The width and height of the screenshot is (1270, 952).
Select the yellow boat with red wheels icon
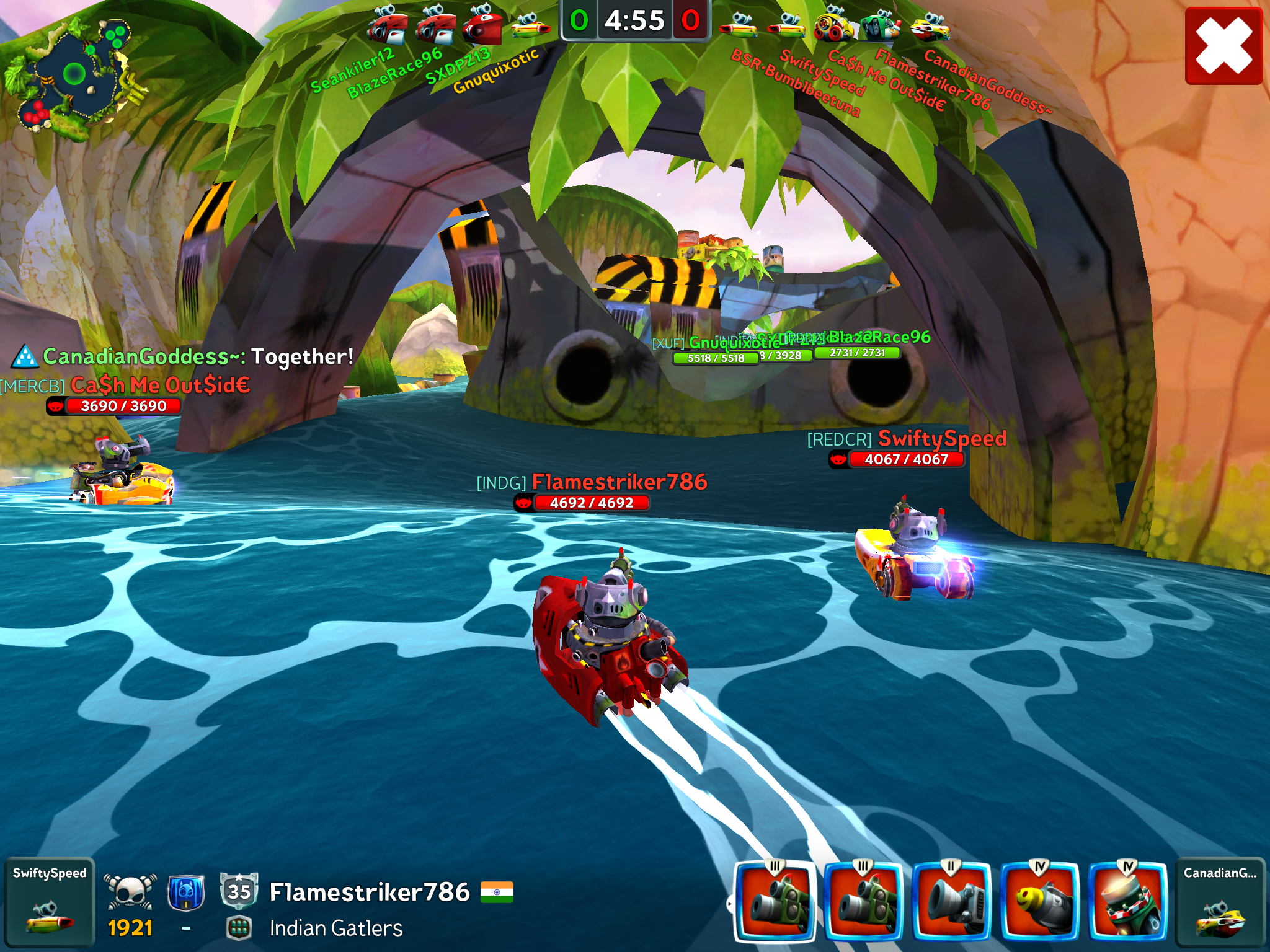(833, 26)
